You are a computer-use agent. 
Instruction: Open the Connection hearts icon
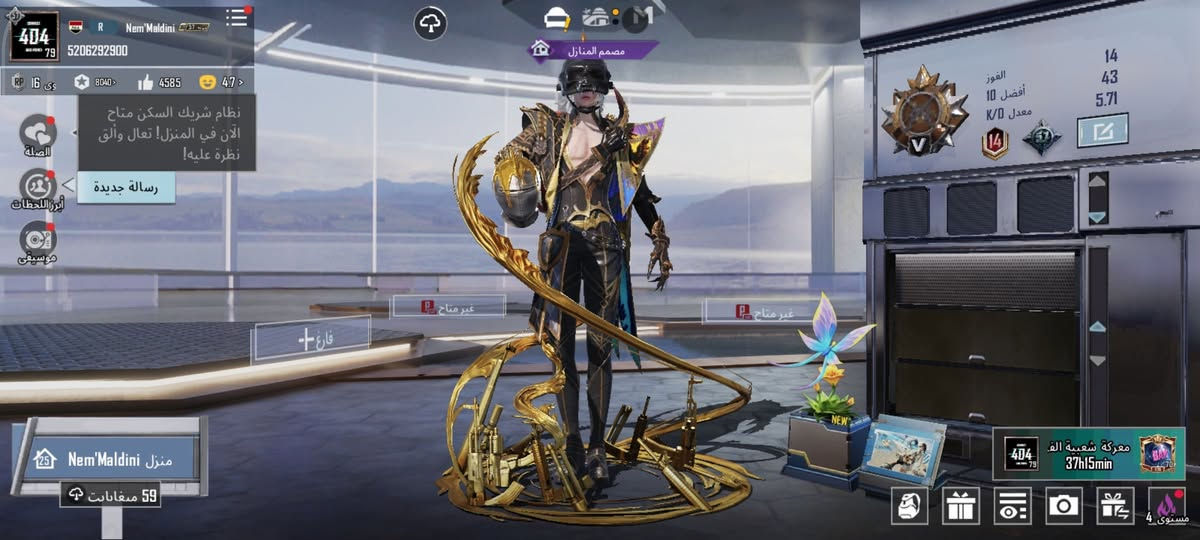[38, 134]
